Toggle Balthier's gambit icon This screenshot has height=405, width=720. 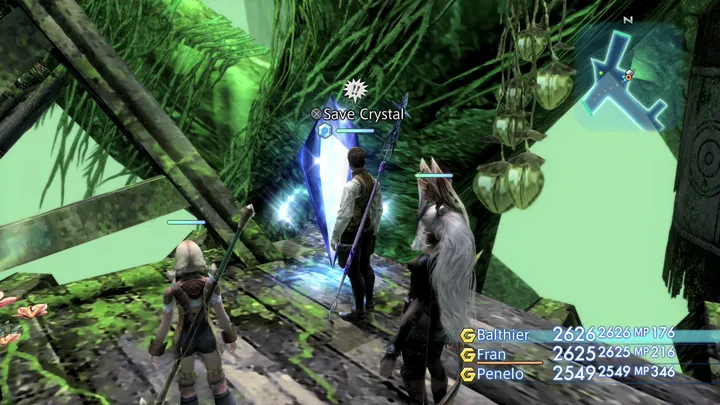[x=467, y=335]
